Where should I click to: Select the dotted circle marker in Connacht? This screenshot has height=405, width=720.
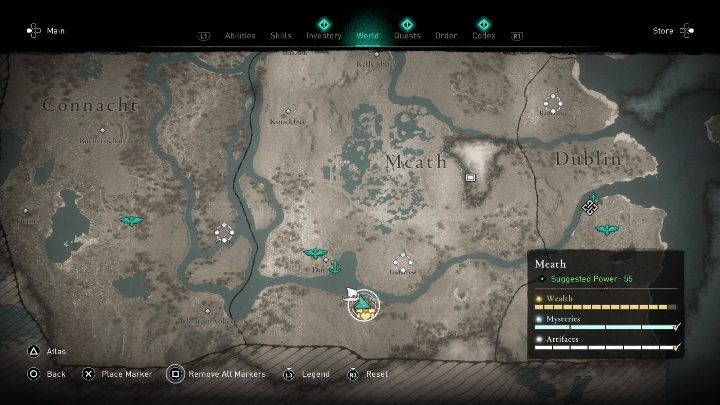(x=224, y=233)
